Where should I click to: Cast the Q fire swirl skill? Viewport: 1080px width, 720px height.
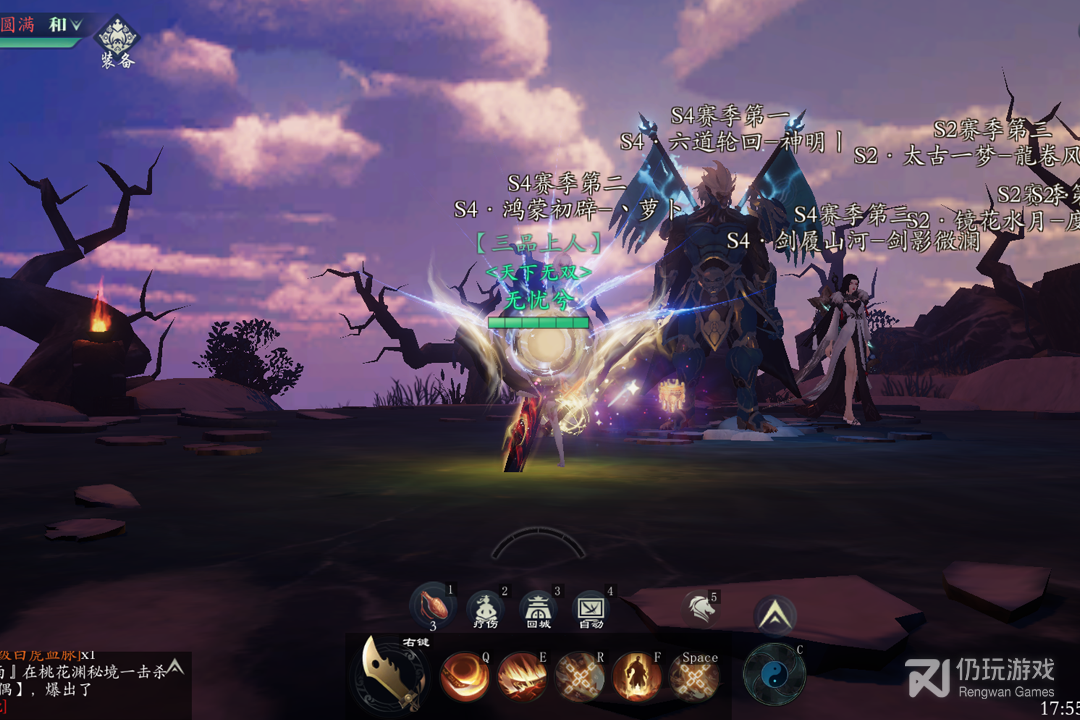(465, 677)
